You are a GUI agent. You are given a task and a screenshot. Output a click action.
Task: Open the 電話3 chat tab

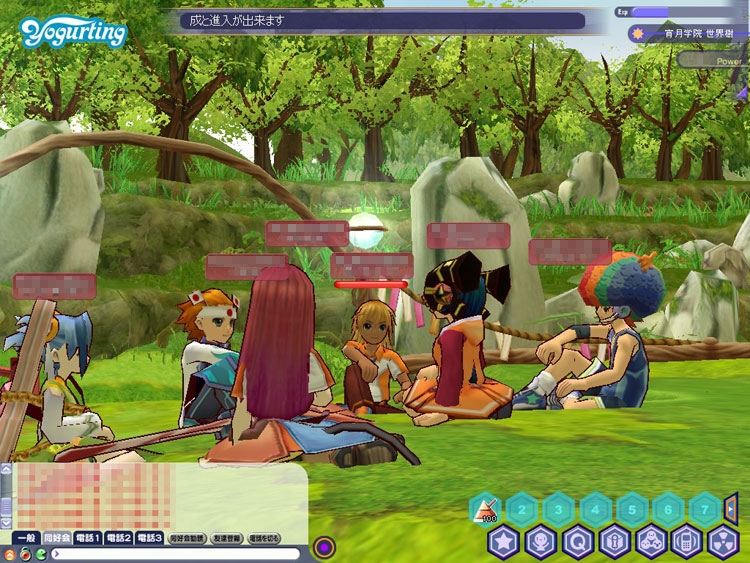150,538
